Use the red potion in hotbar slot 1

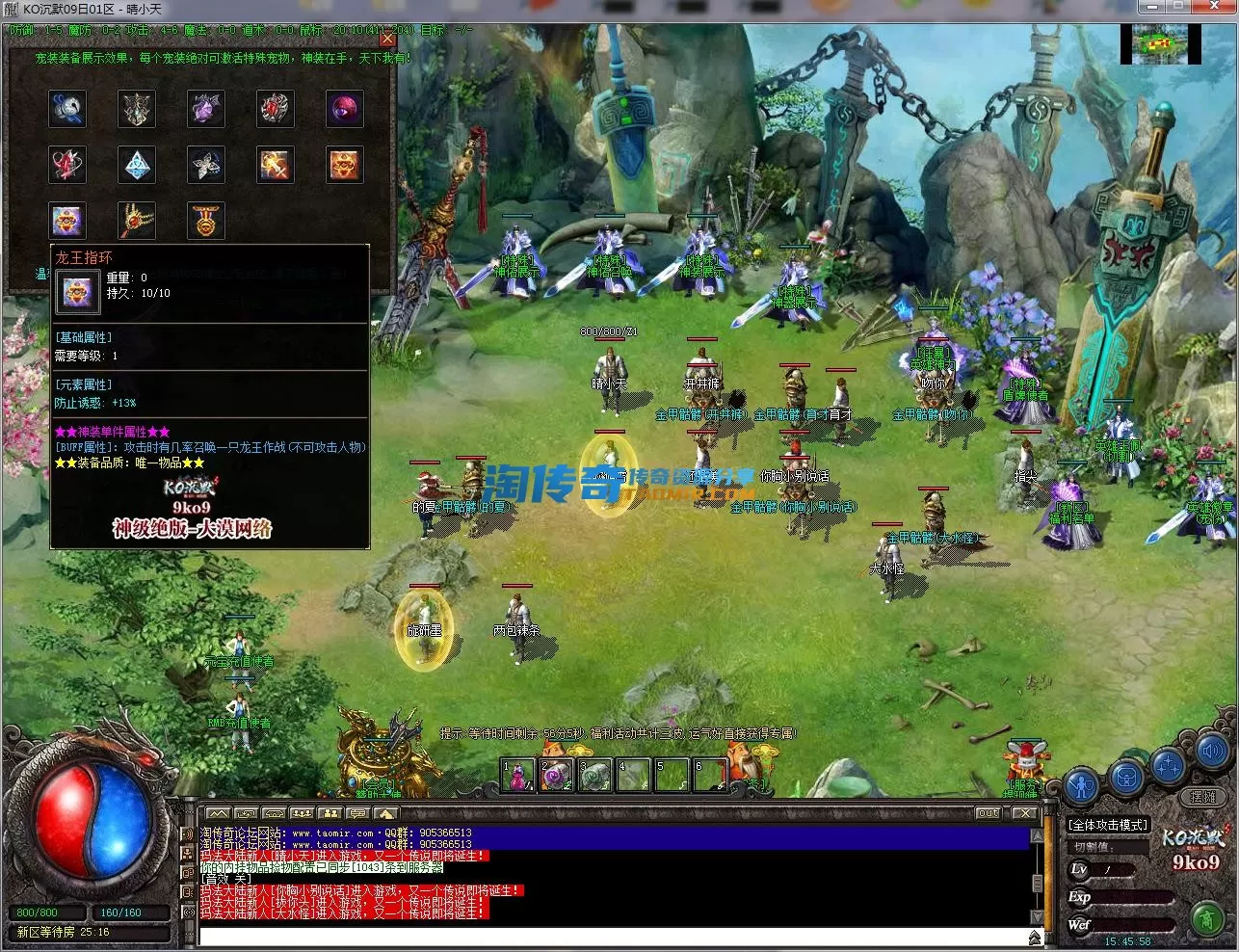(517, 775)
